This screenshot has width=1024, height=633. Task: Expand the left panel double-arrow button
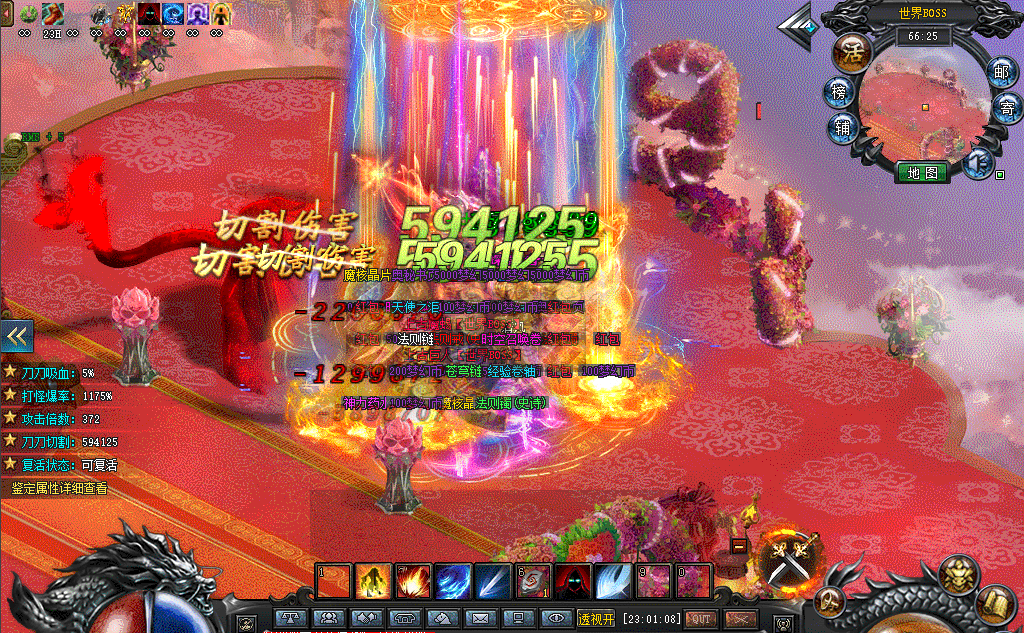(x=18, y=336)
